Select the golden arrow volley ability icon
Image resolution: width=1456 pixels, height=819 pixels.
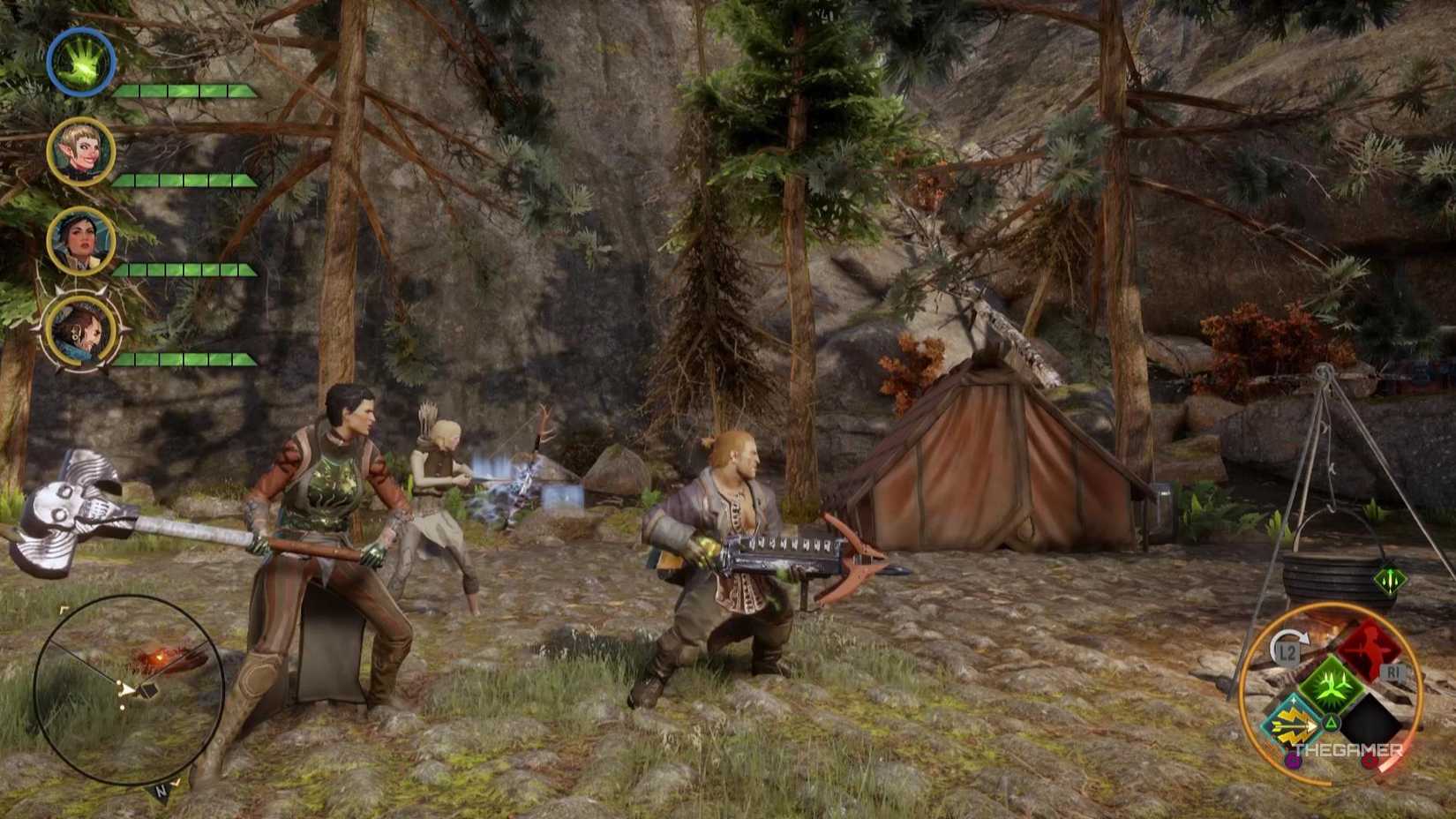point(1293,723)
